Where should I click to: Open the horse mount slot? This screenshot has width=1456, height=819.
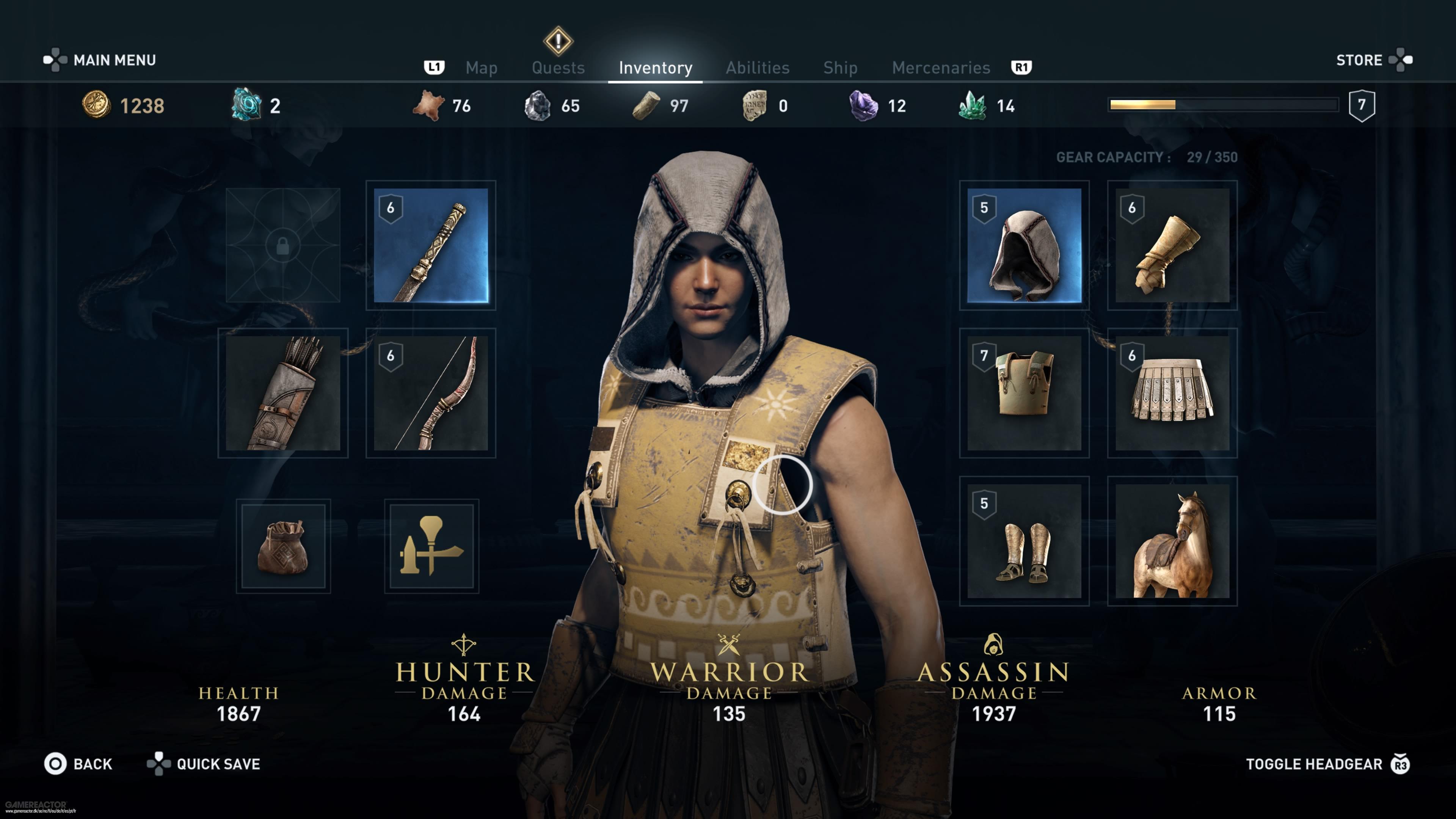click(x=1172, y=541)
